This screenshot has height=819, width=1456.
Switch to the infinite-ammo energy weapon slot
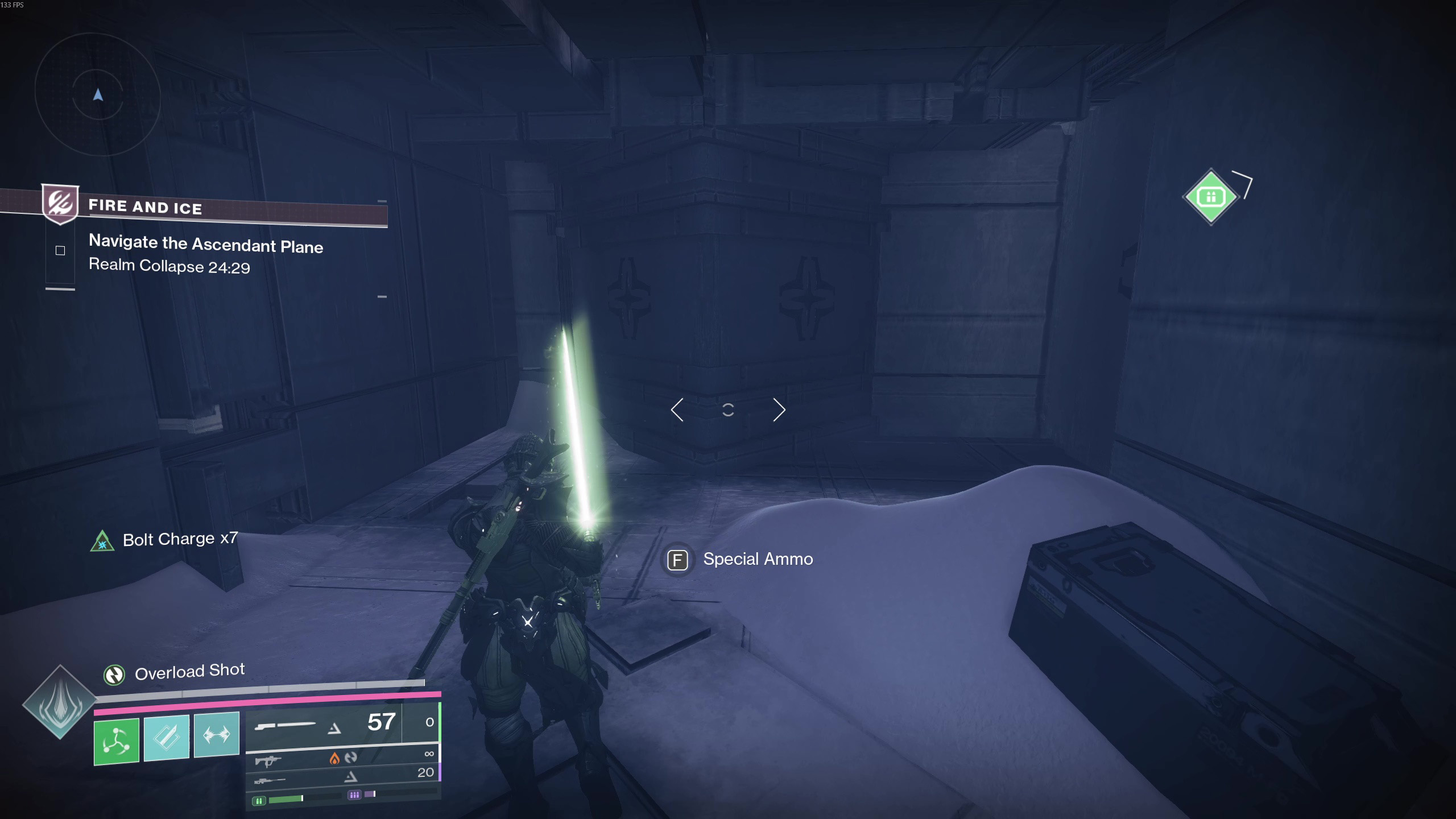(x=341, y=758)
